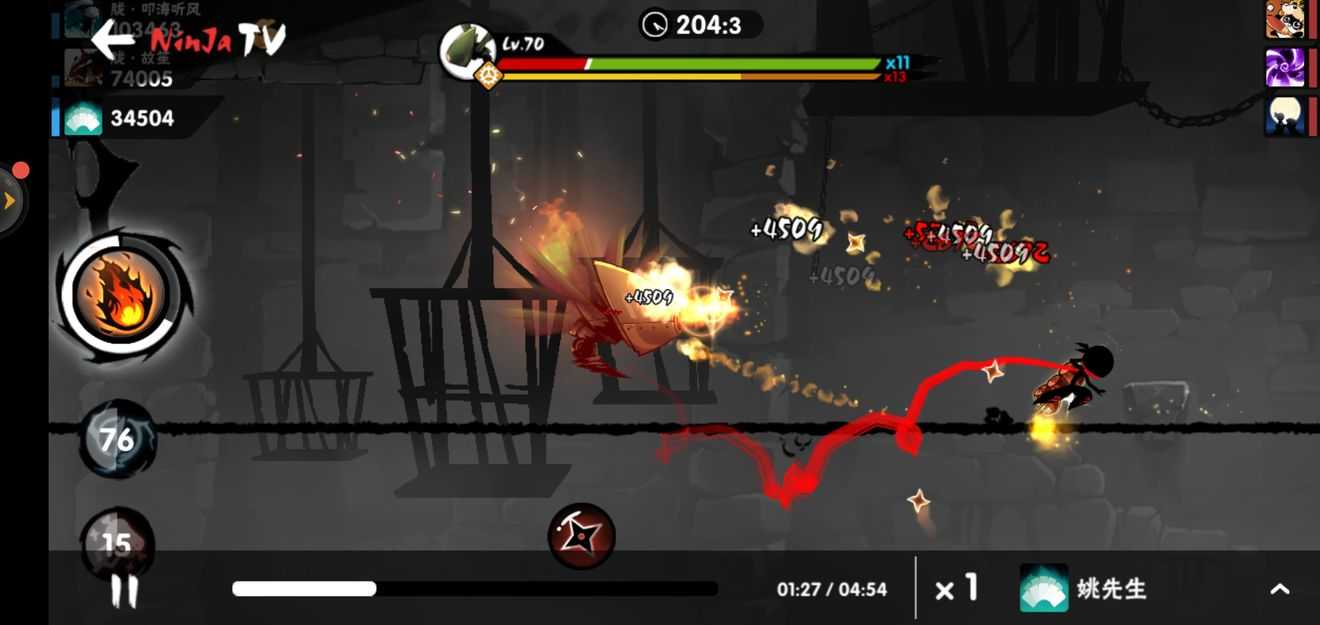Throw the red shuriken button

(581, 537)
